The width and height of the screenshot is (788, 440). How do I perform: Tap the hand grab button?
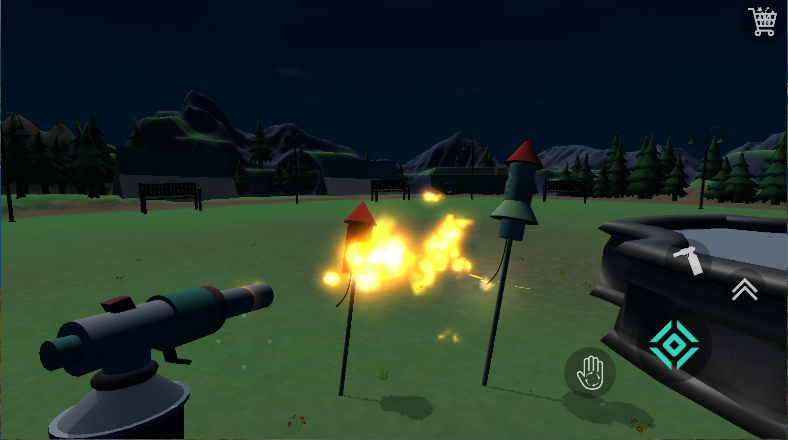(x=589, y=373)
